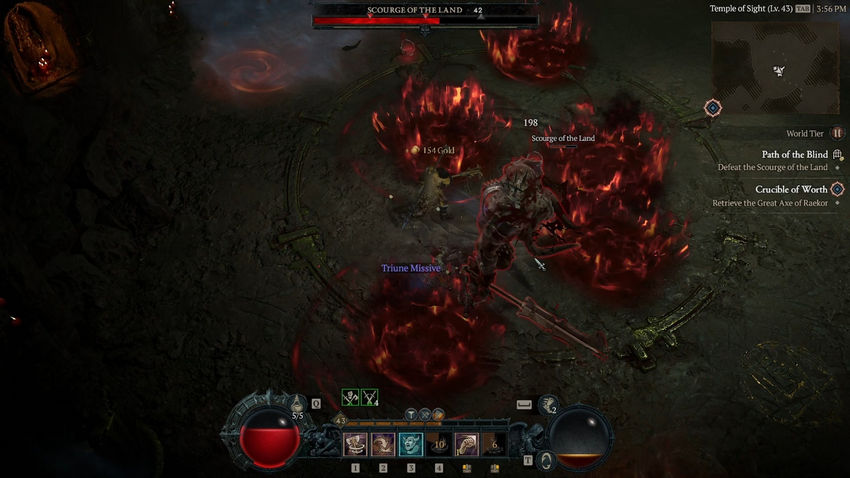Use the fifth skill slot with the fist icon
Viewport: 850px width, 478px height.
466,445
